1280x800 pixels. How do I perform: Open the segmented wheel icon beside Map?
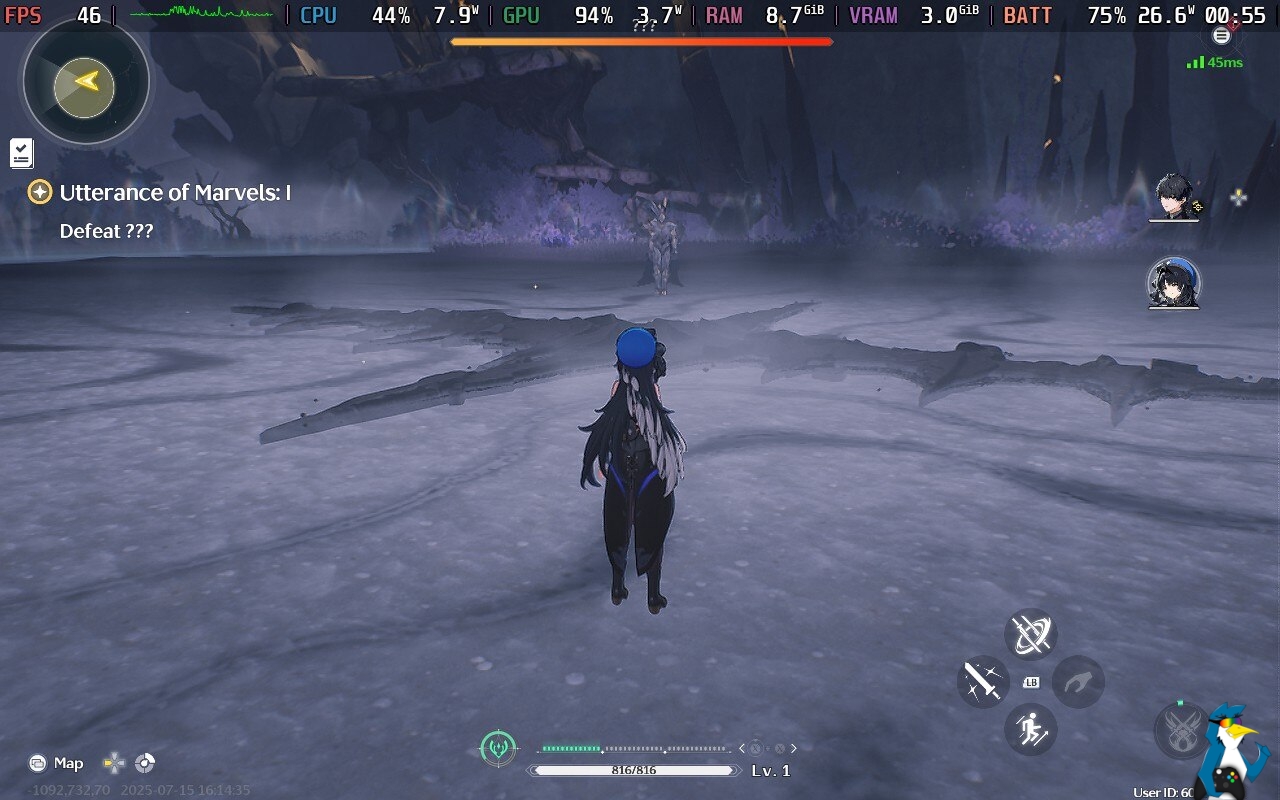(x=145, y=763)
